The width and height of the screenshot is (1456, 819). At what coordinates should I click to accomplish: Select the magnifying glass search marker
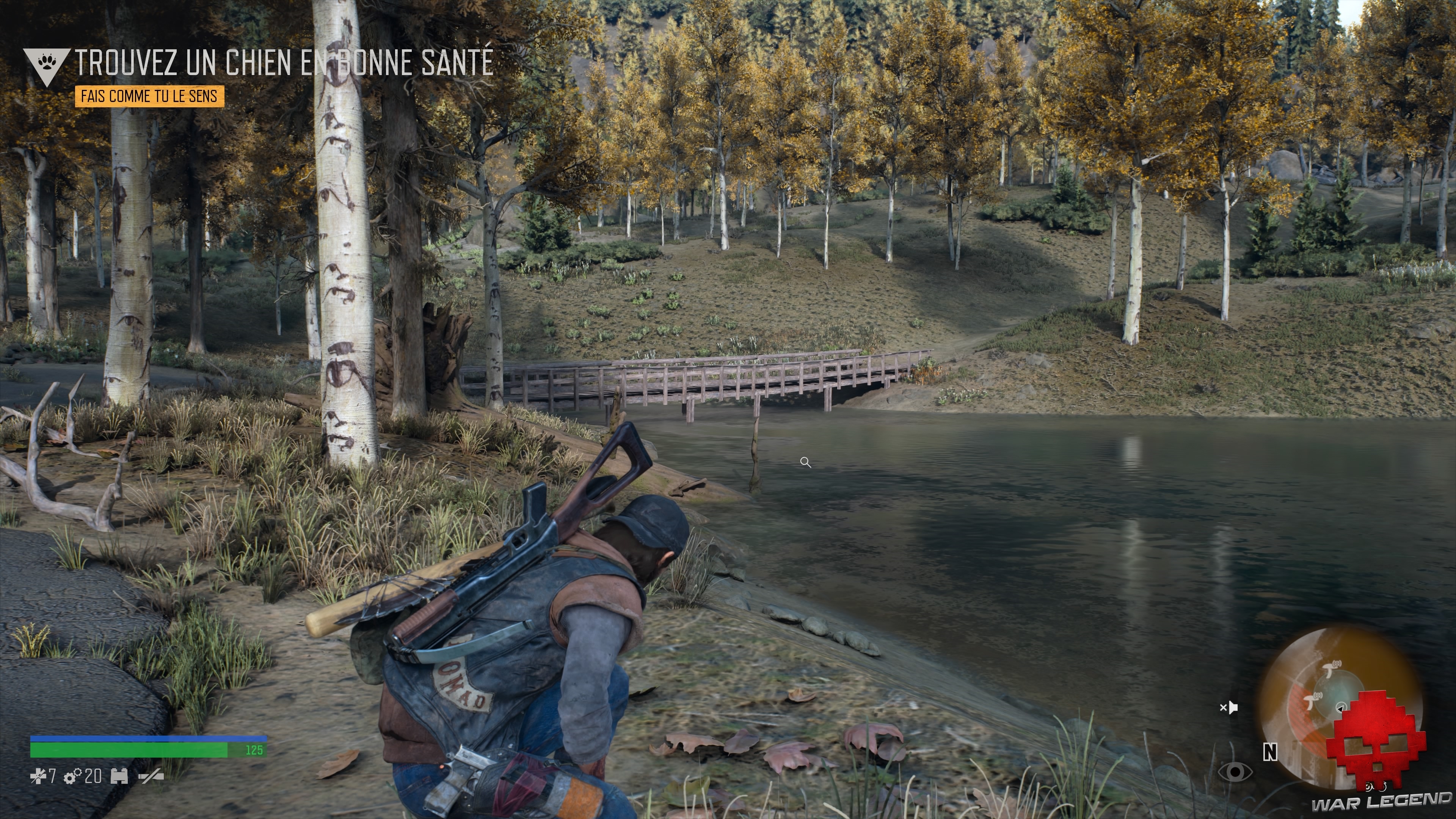click(x=805, y=462)
